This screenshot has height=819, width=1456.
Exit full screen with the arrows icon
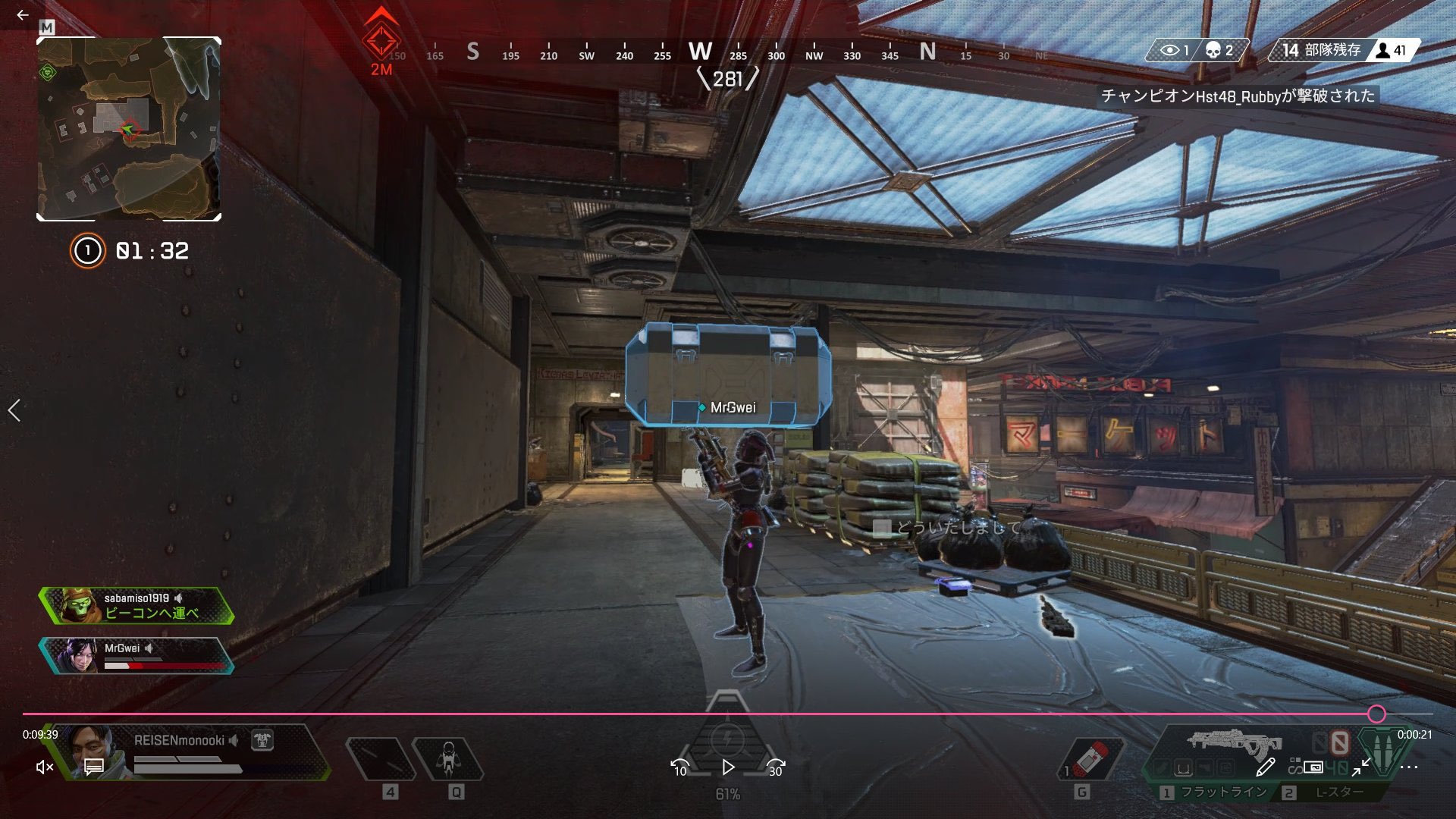[1361, 767]
